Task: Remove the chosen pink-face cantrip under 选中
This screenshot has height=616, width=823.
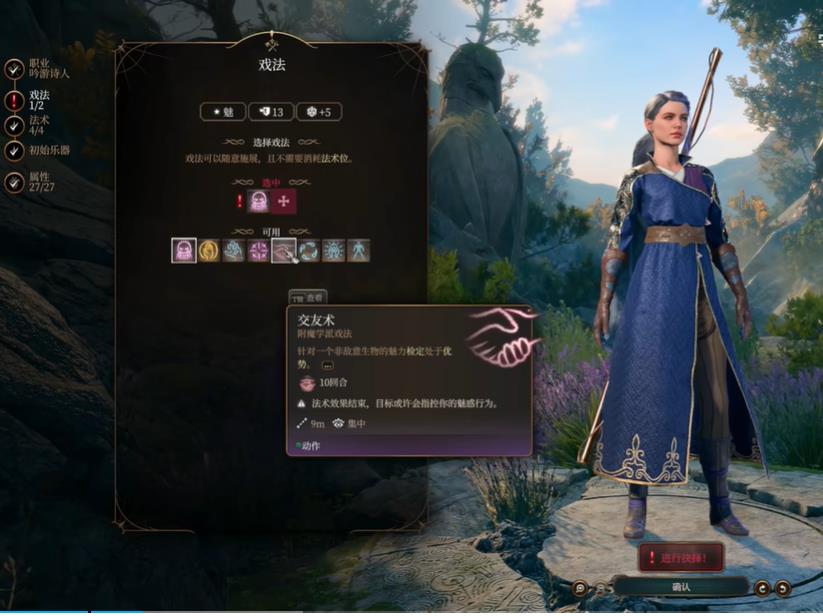Action: pos(259,202)
